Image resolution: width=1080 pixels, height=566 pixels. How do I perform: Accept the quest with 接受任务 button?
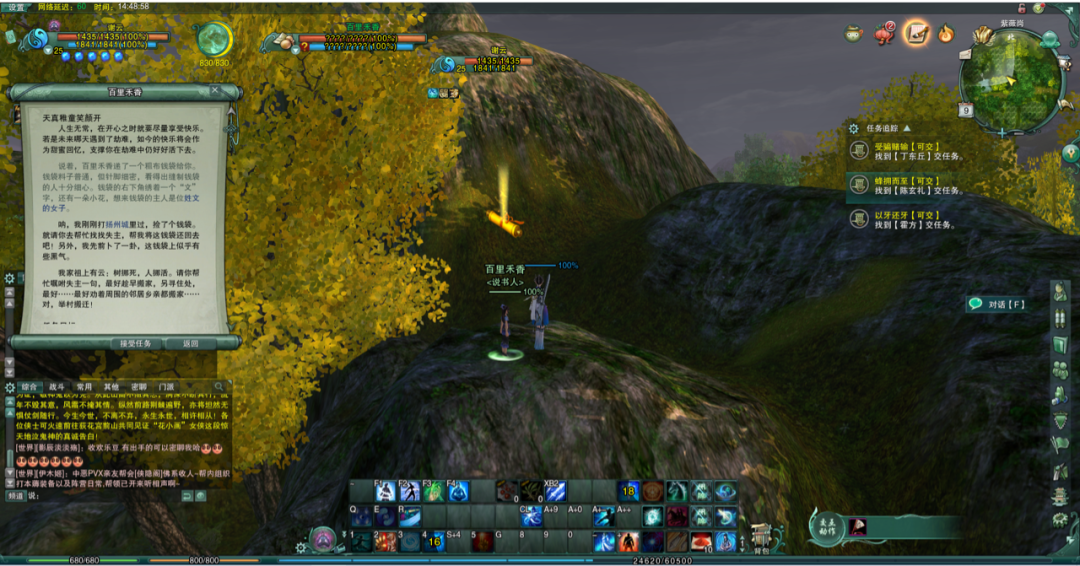(x=136, y=343)
